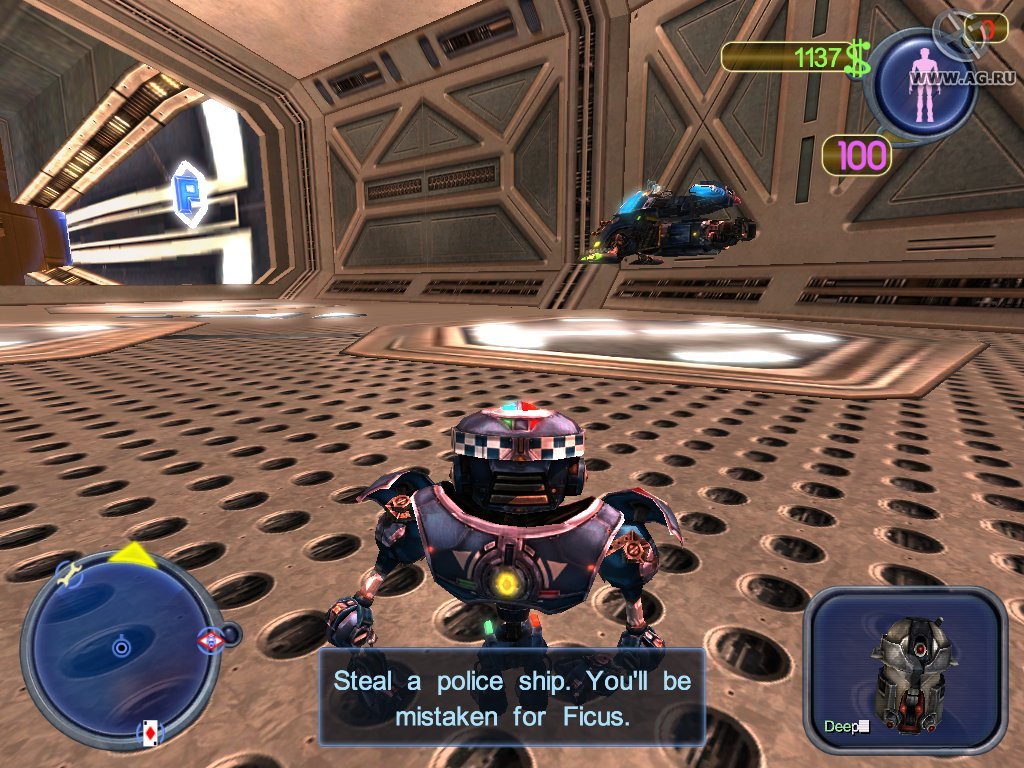Click the playing card marker on the minimap
The image size is (1024, 768).
tap(148, 732)
